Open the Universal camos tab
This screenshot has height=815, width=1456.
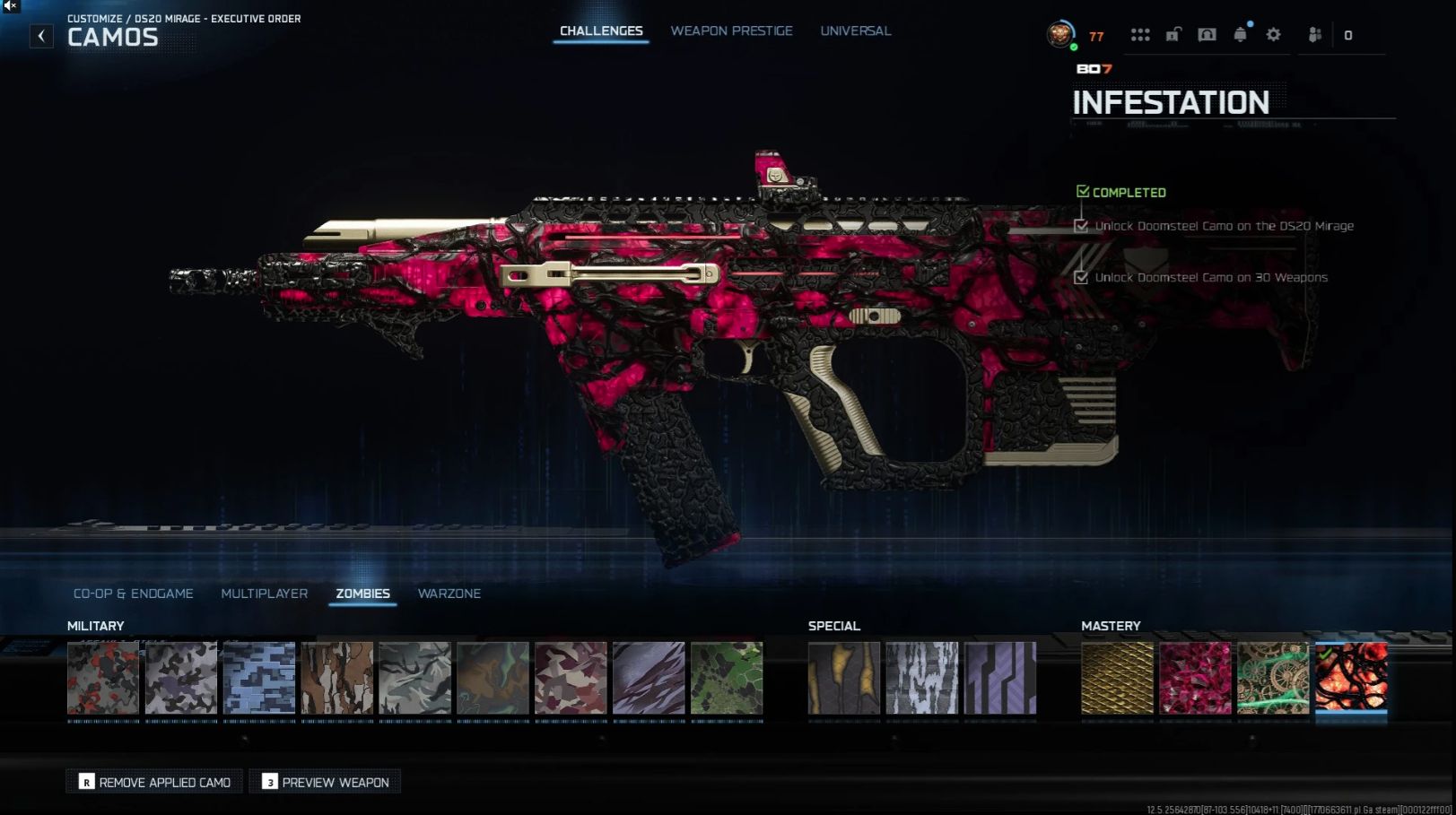855,31
